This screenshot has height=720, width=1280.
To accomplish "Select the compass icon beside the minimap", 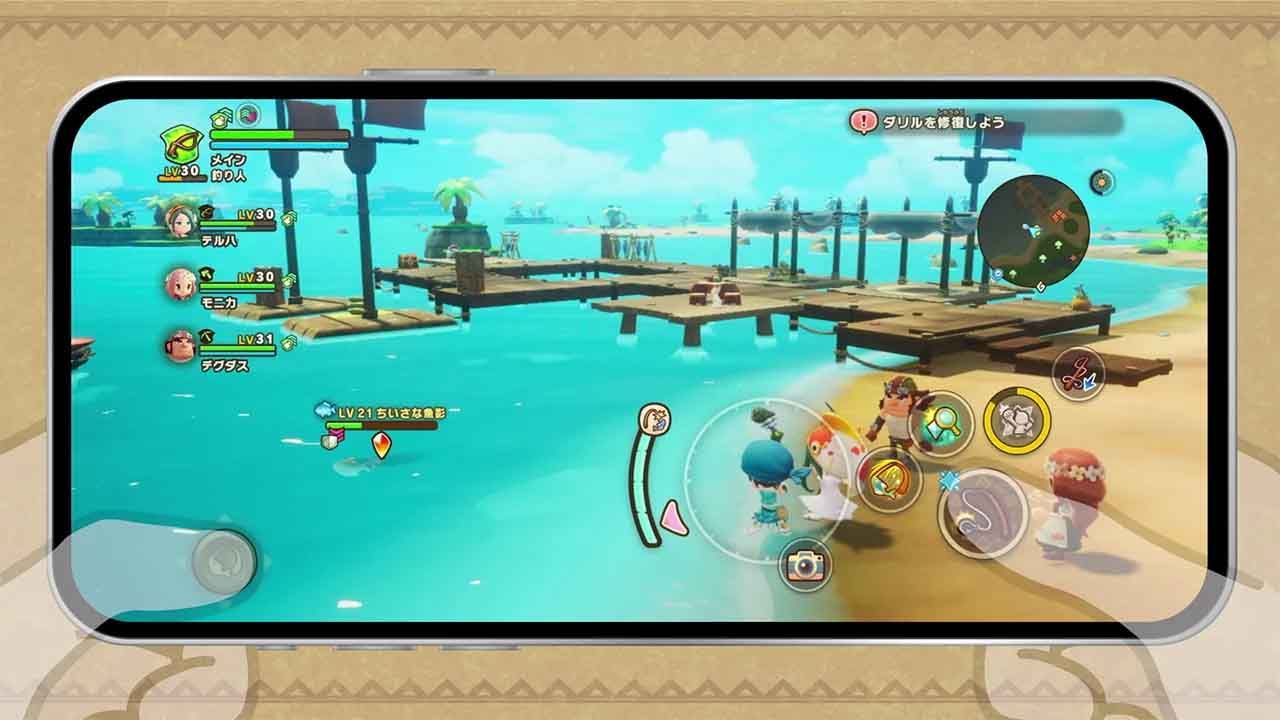I will point(1100,184).
